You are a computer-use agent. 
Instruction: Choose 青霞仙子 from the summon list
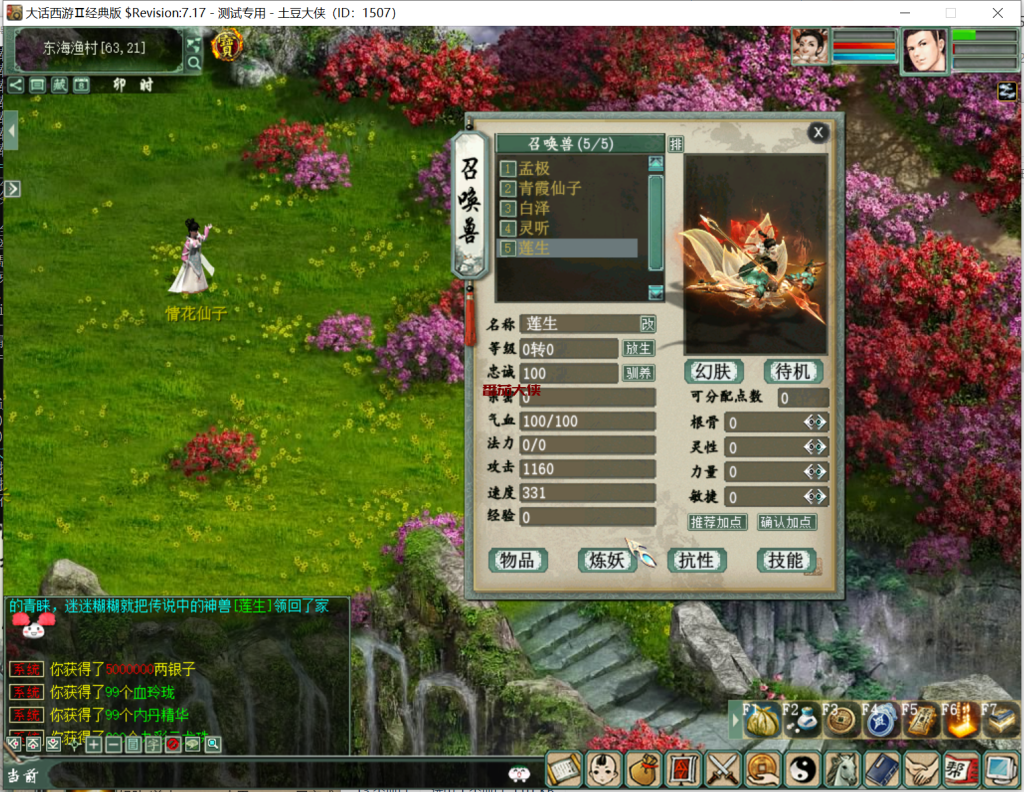point(549,188)
